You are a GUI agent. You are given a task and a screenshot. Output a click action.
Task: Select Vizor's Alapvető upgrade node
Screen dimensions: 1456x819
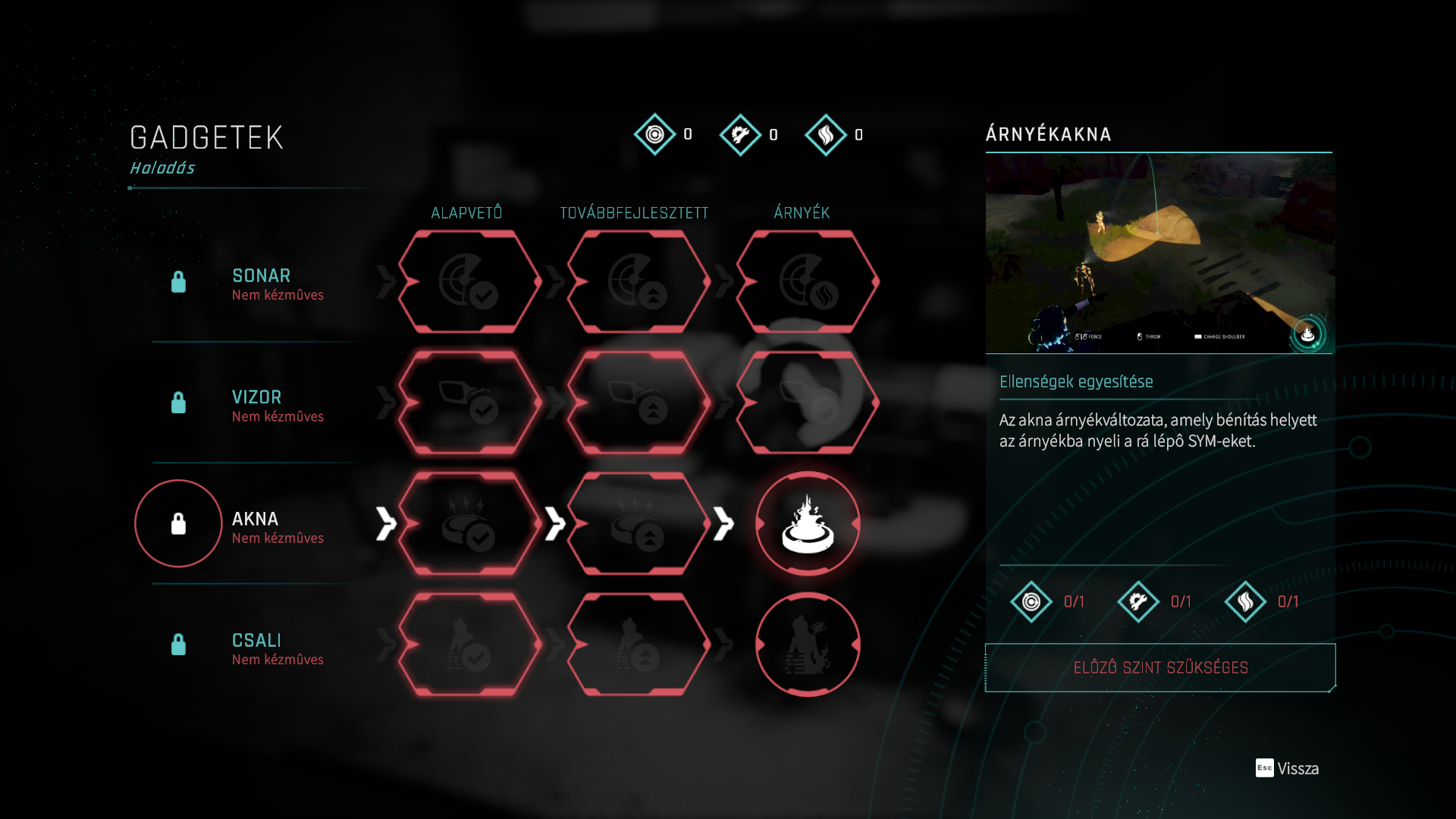click(x=469, y=403)
